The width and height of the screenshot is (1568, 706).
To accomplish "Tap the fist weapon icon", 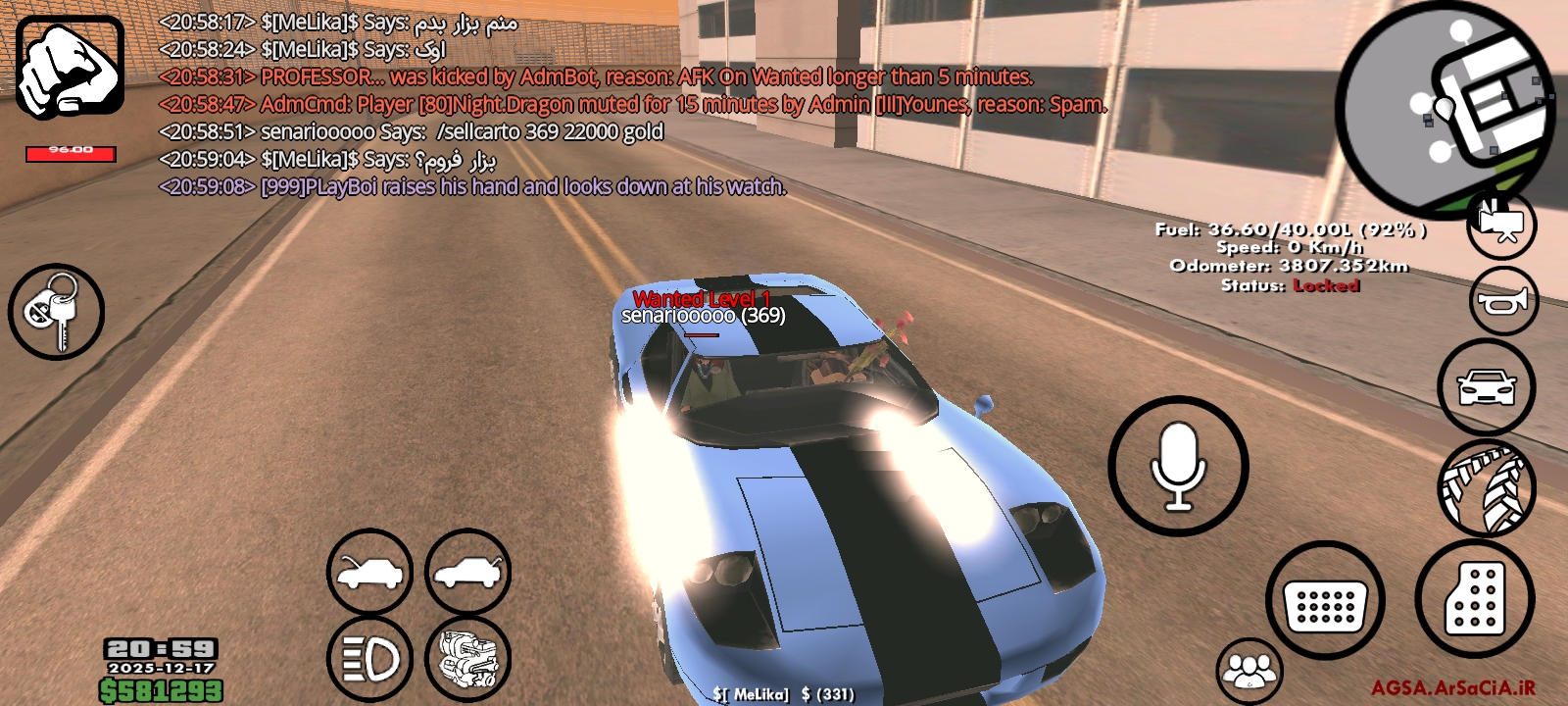I will point(70,67).
